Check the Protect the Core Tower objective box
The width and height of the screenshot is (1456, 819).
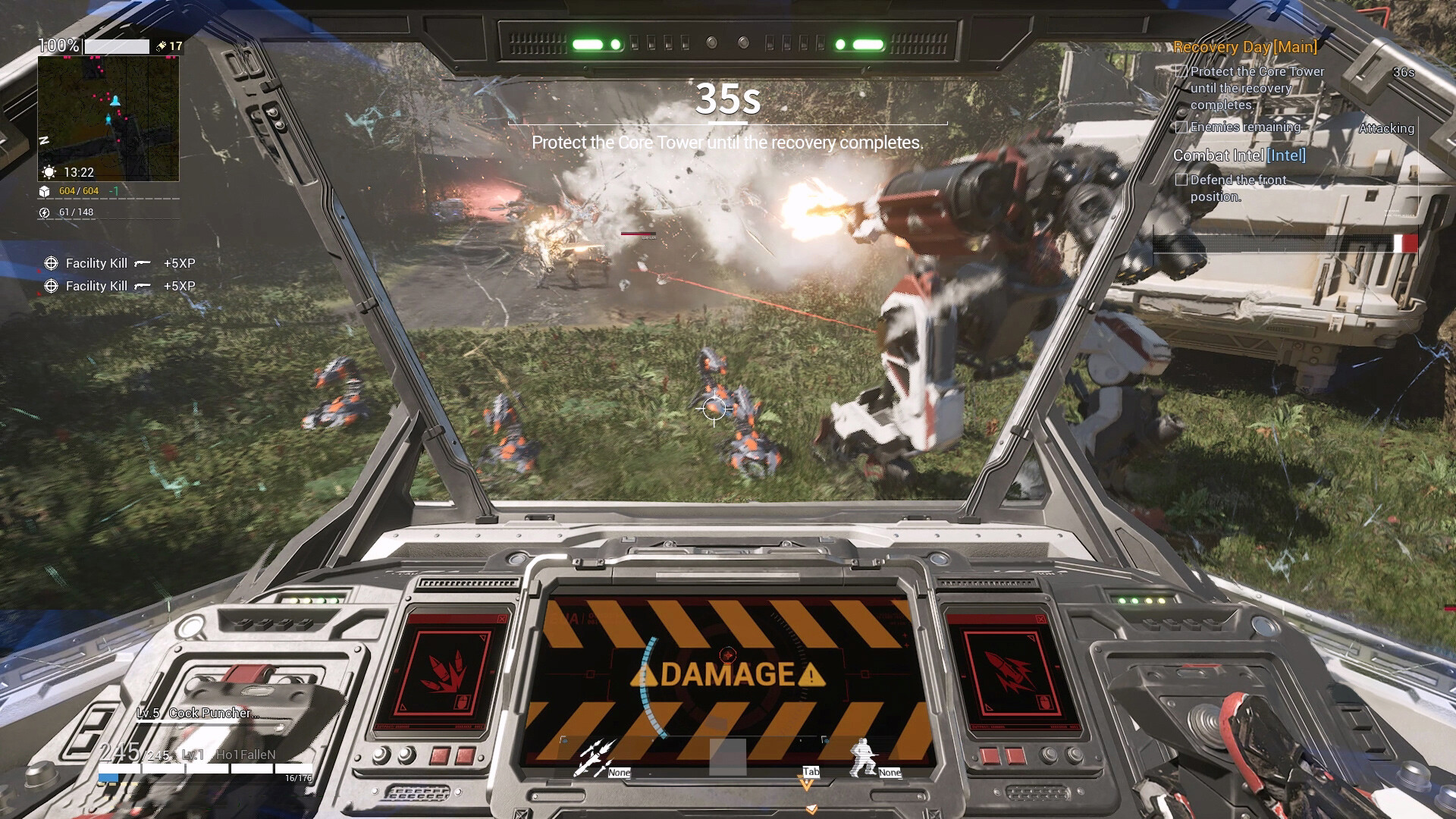[x=1181, y=71]
